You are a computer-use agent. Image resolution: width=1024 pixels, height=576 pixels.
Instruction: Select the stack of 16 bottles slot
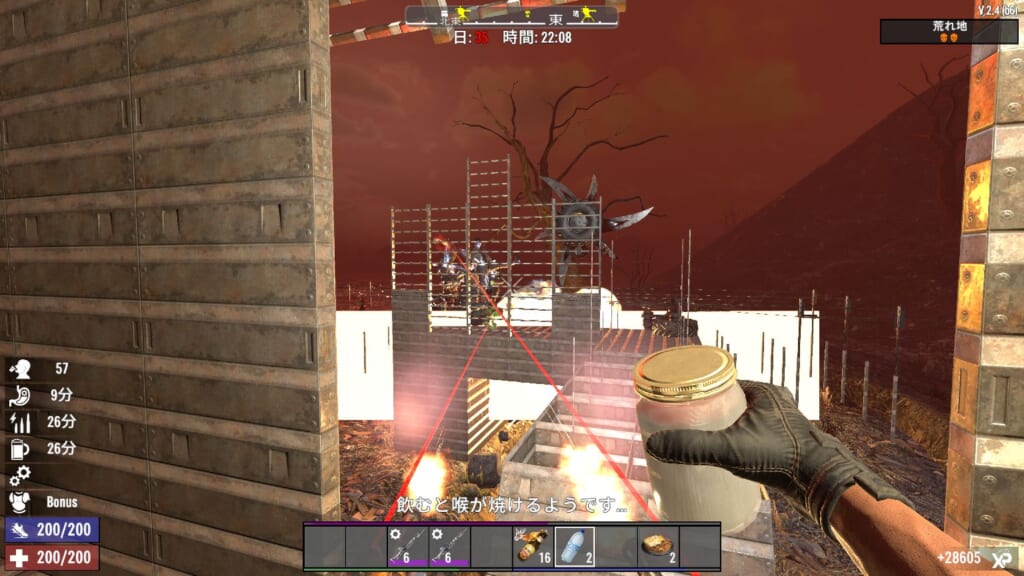(533, 547)
